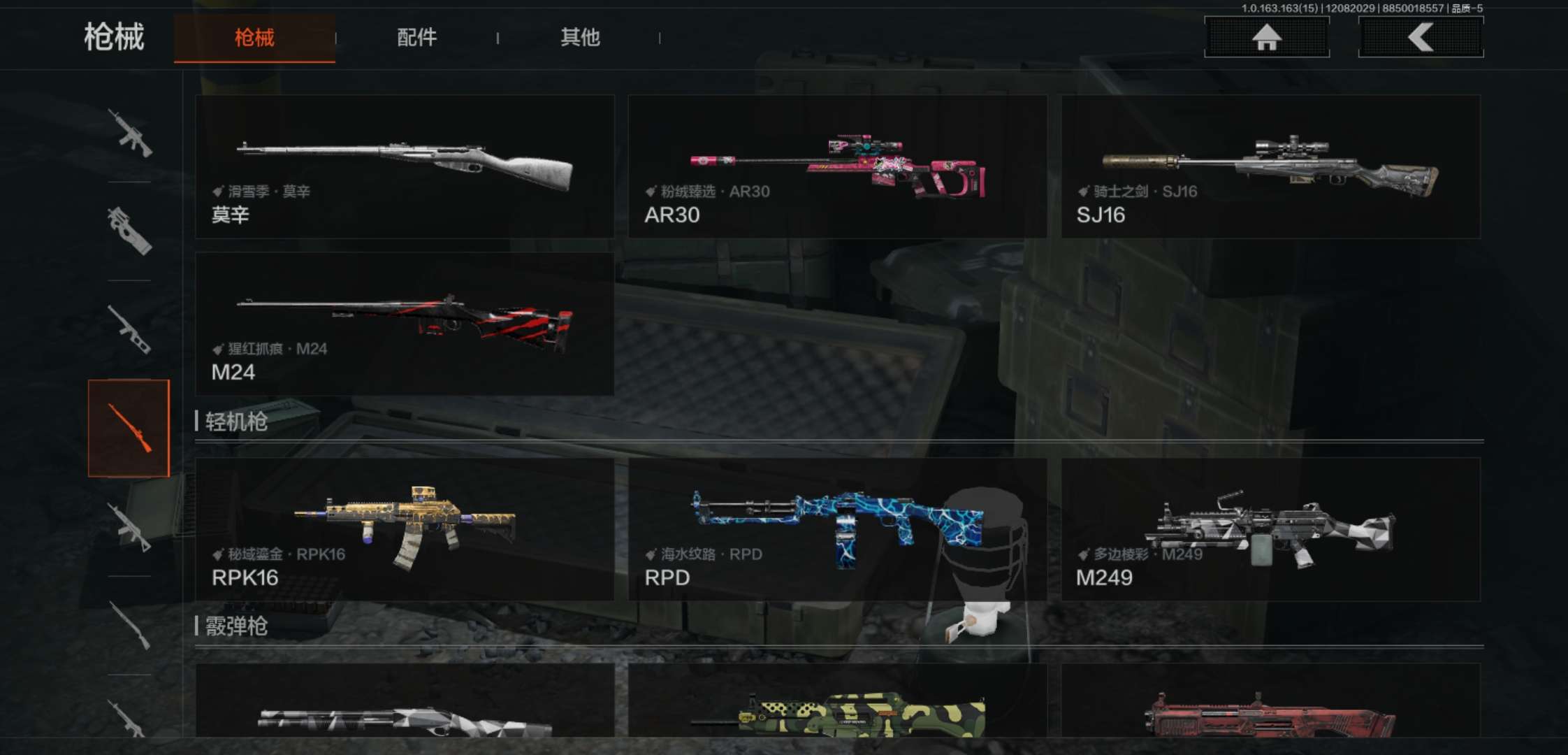Screen dimensions: 1568x755
Task: Show the assault rifle category in sidebar
Action: click(129, 133)
